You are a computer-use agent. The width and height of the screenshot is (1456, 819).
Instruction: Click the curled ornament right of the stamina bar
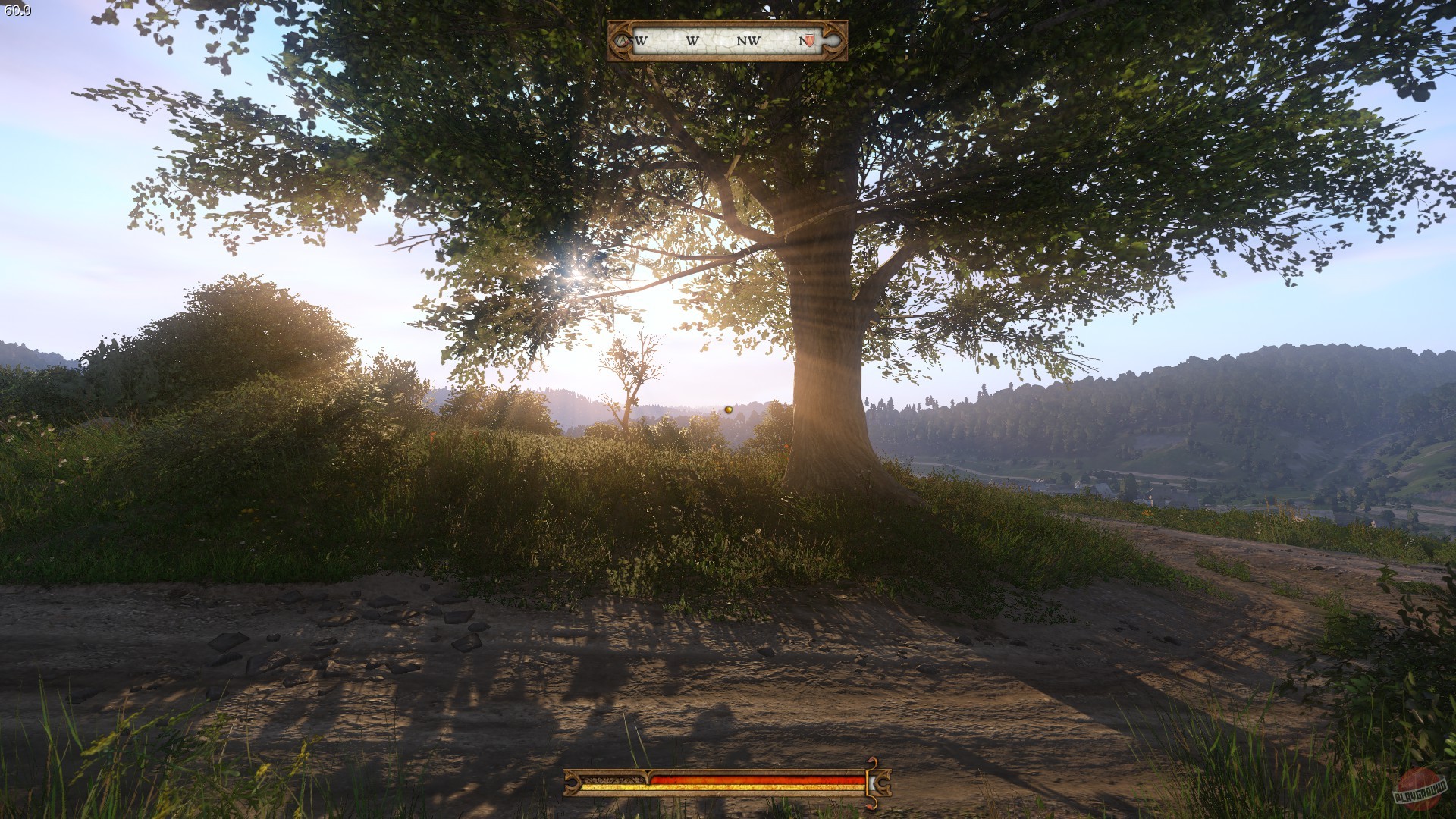click(883, 783)
